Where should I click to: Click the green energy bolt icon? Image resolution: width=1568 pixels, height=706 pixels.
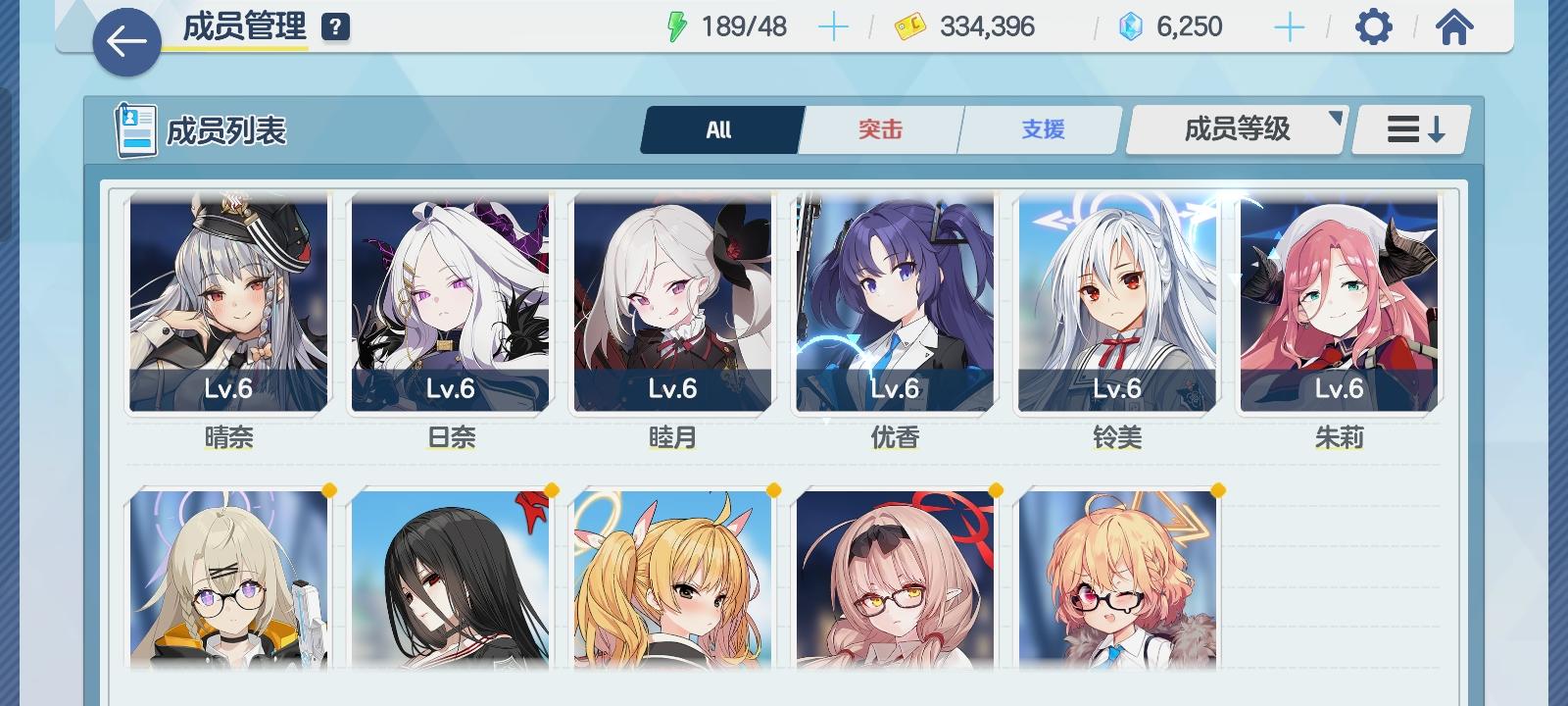678,26
